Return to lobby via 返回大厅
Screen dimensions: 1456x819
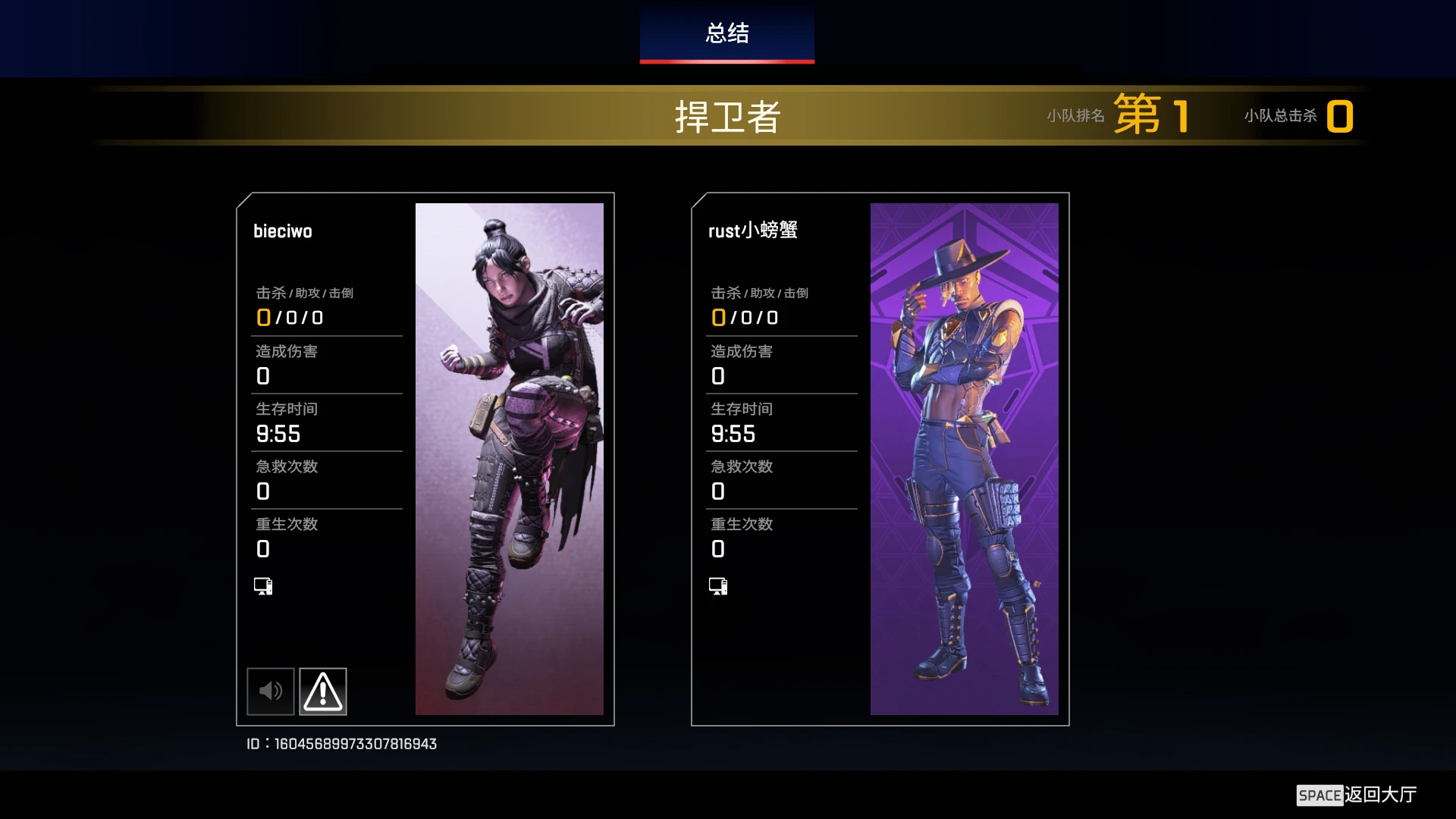tap(1357, 795)
